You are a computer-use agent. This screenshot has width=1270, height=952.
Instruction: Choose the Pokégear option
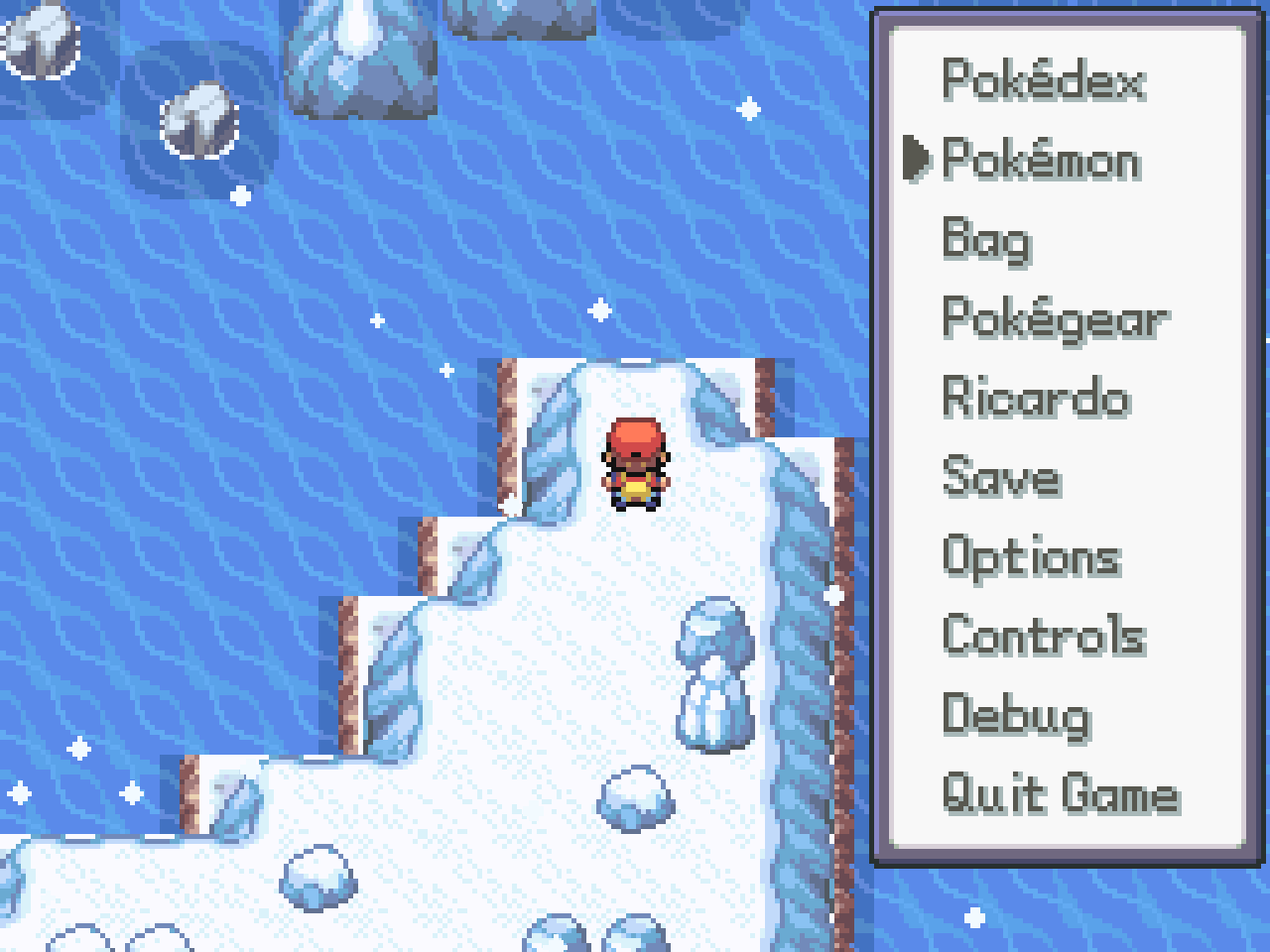click(x=1055, y=319)
